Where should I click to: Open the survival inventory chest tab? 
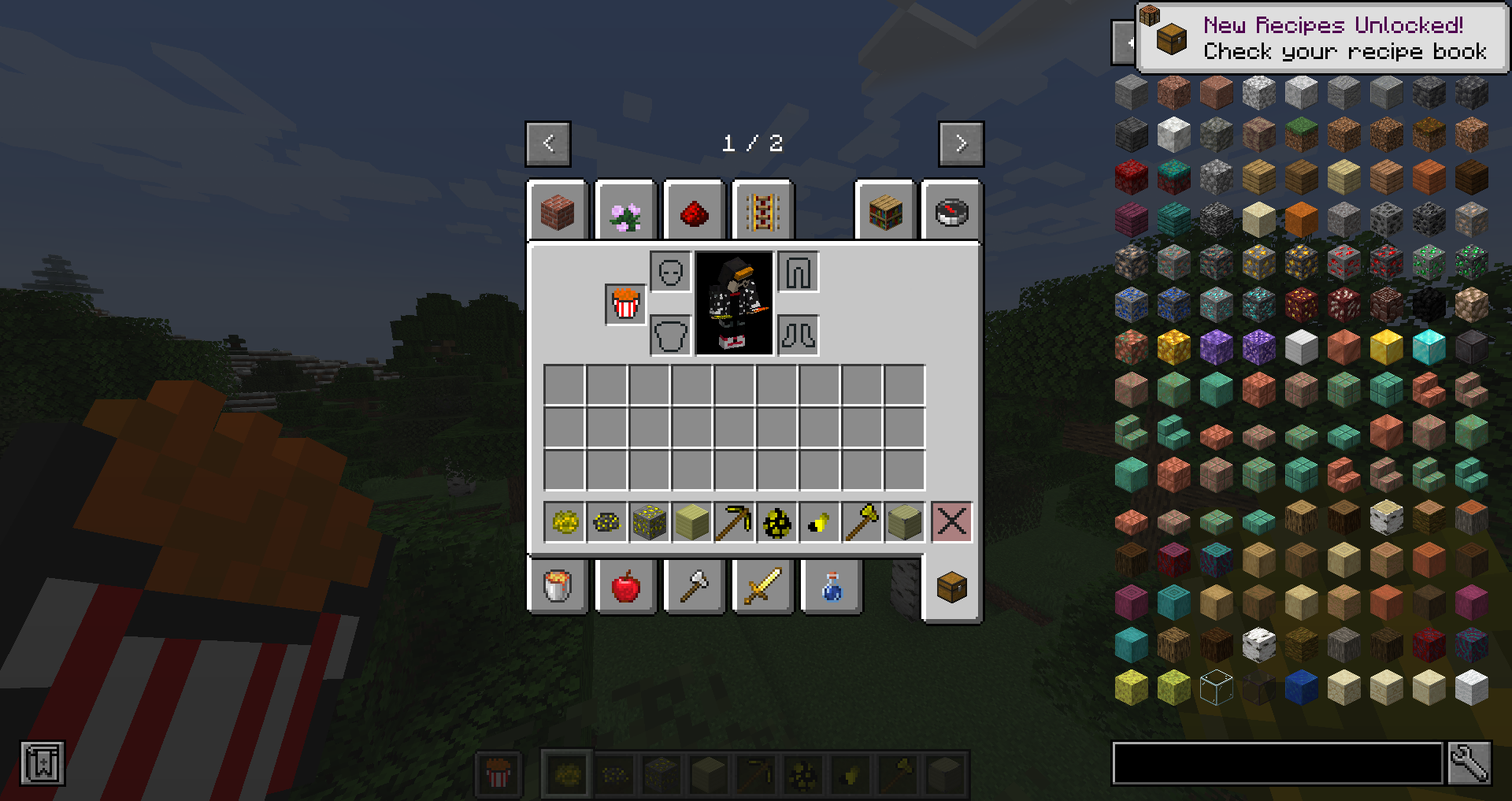point(951,586)
